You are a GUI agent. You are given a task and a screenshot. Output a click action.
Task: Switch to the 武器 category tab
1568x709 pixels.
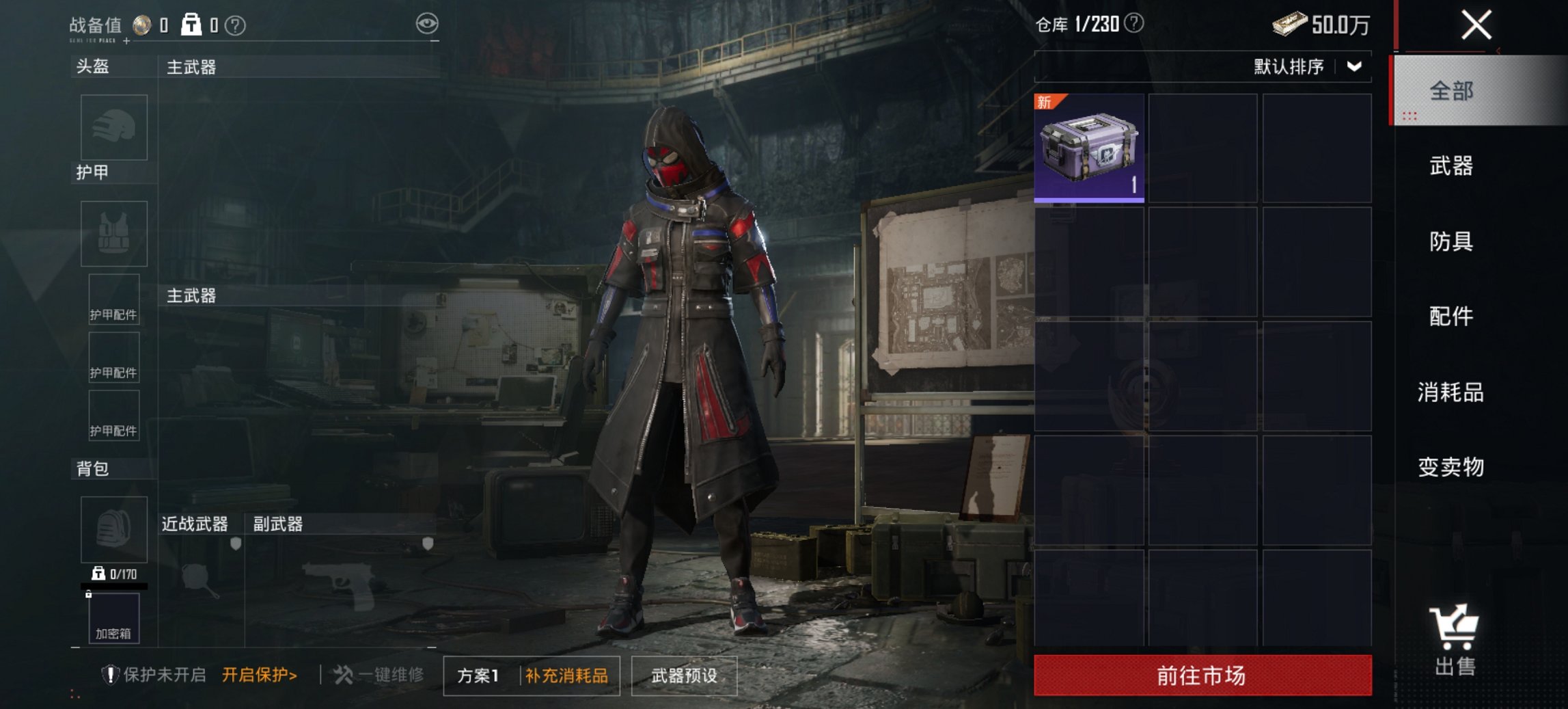[1450, 166]
